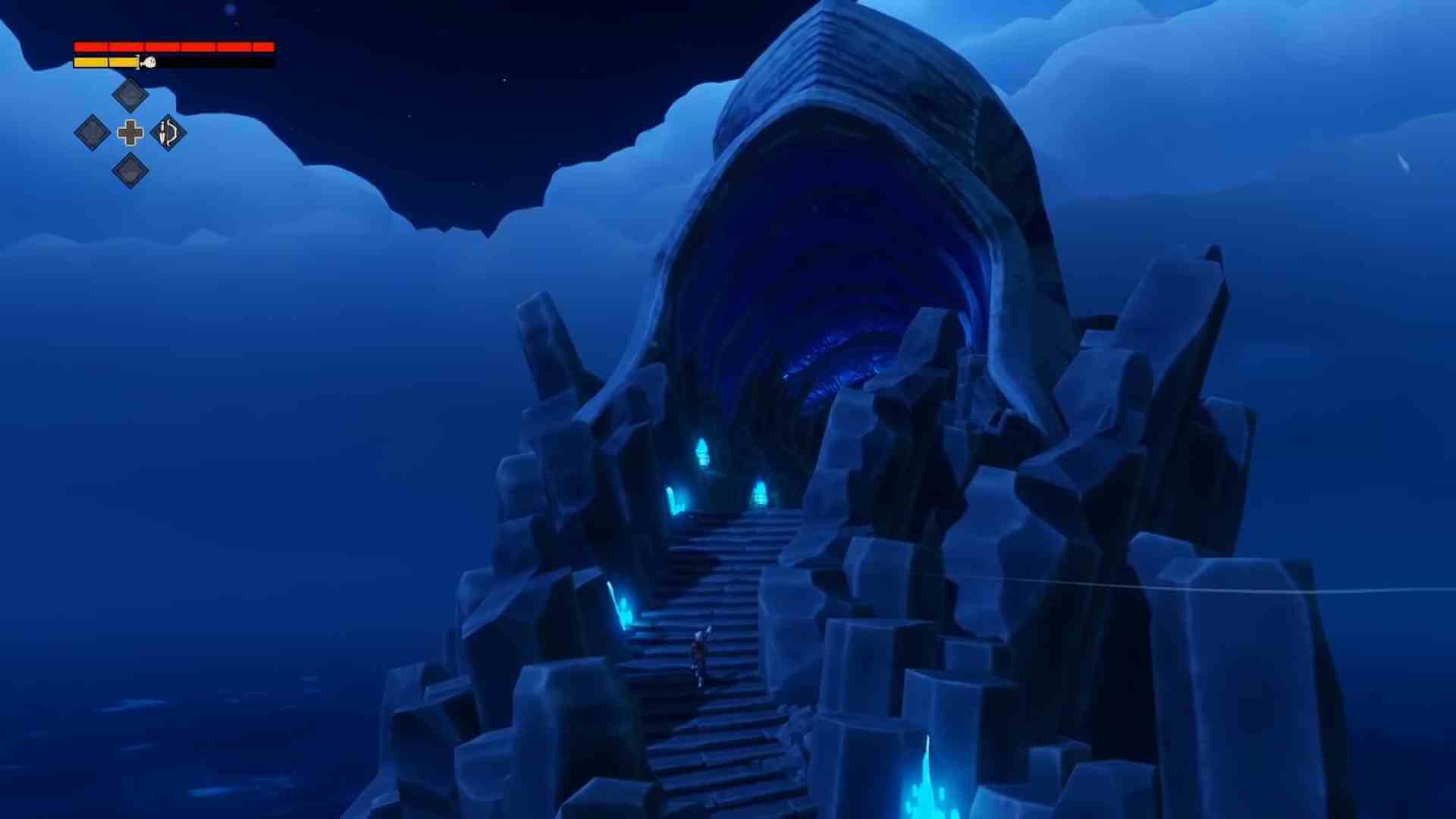Click the yellow stamina bar
Screen dimensions: 1456x819
tap(106, 61)
